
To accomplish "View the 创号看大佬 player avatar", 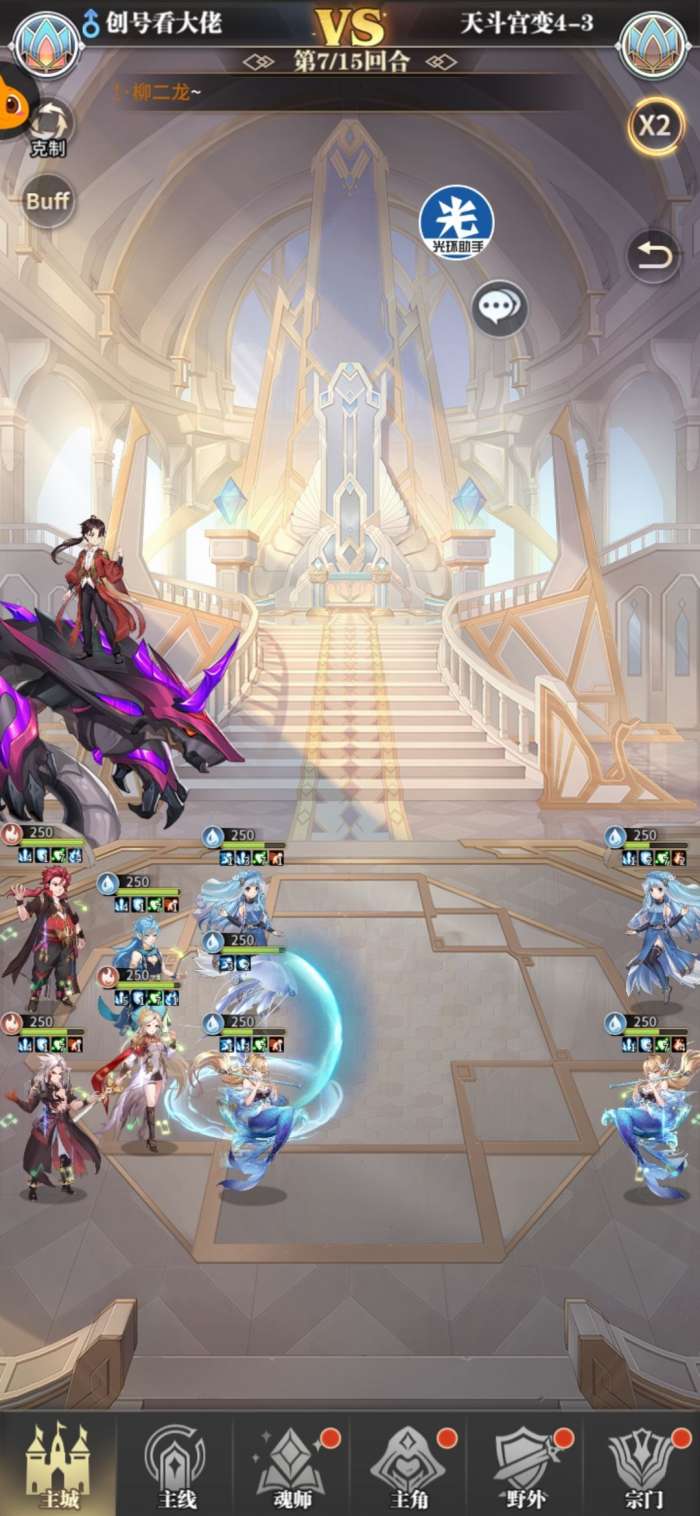I will (46, 44).
